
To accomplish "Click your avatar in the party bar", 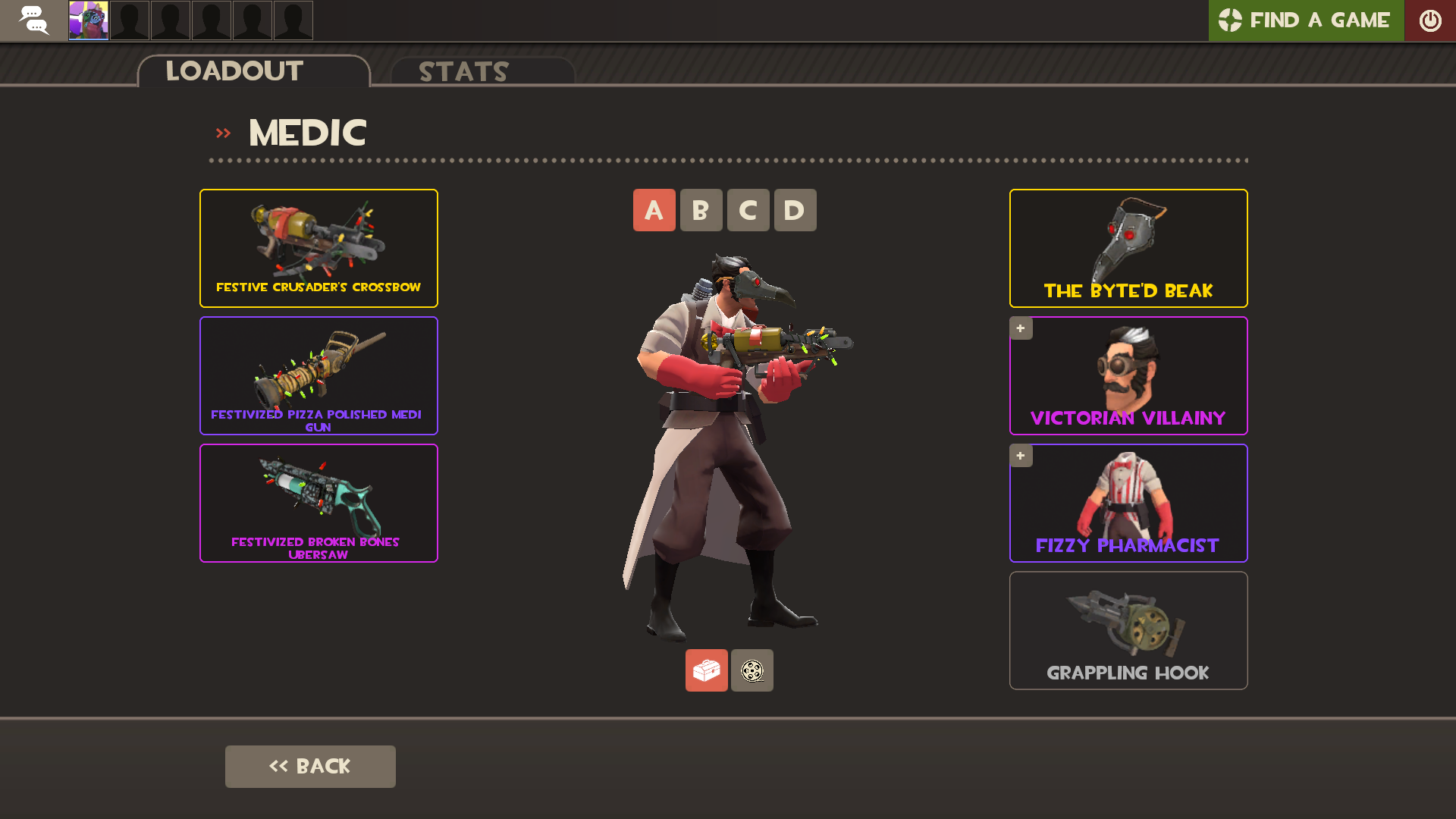I will [87, 20].
